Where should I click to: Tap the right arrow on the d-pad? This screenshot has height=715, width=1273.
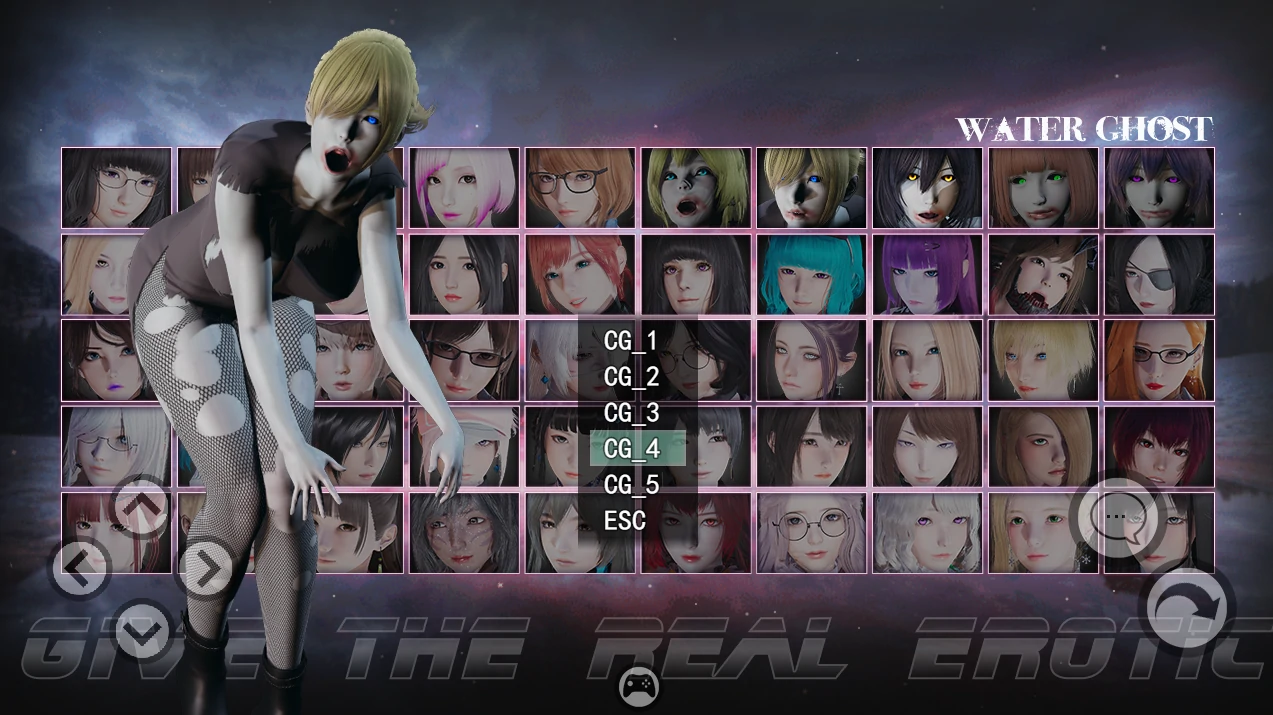coord(205,570)
